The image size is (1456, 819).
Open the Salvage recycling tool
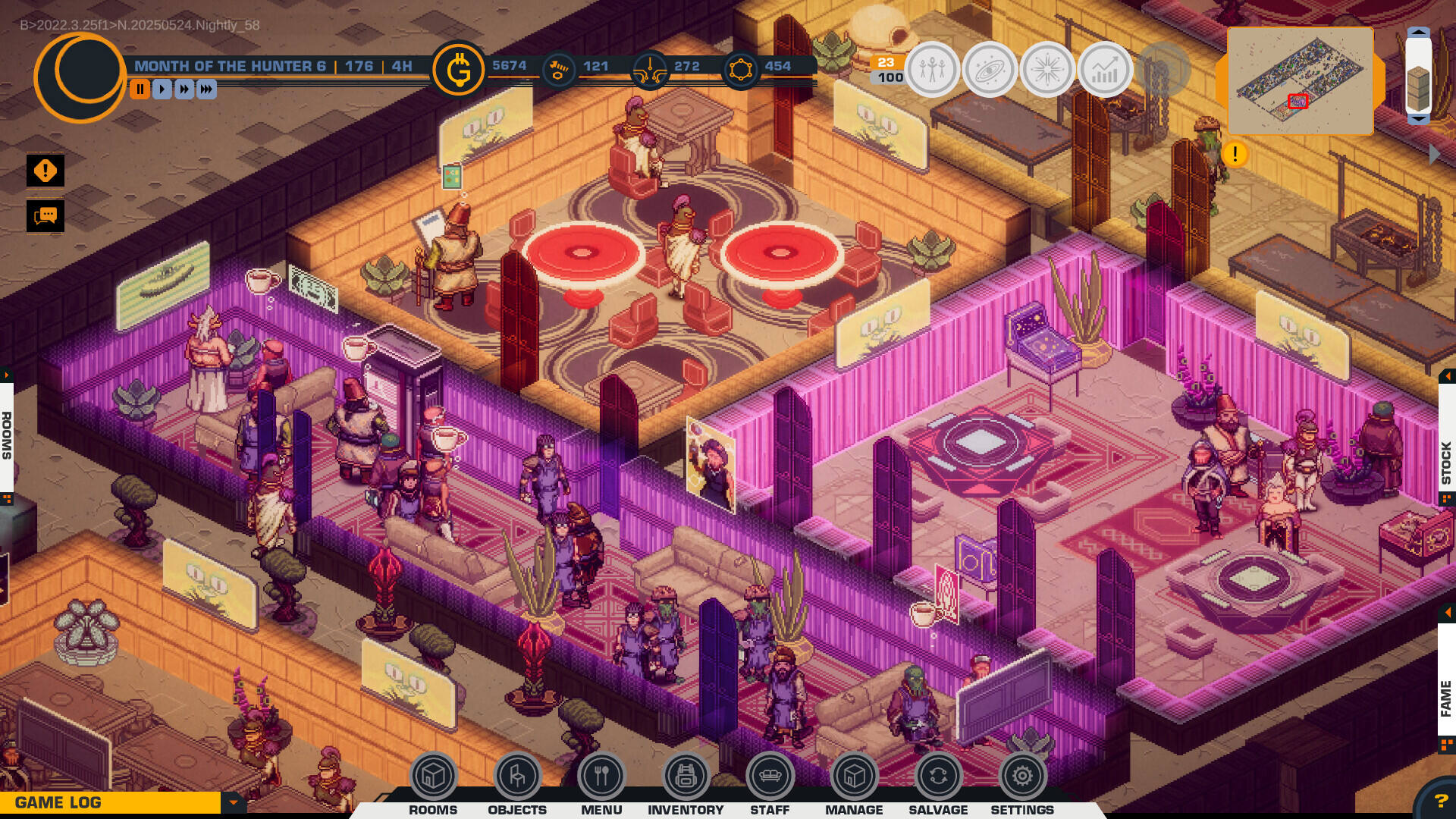(937, 777)
